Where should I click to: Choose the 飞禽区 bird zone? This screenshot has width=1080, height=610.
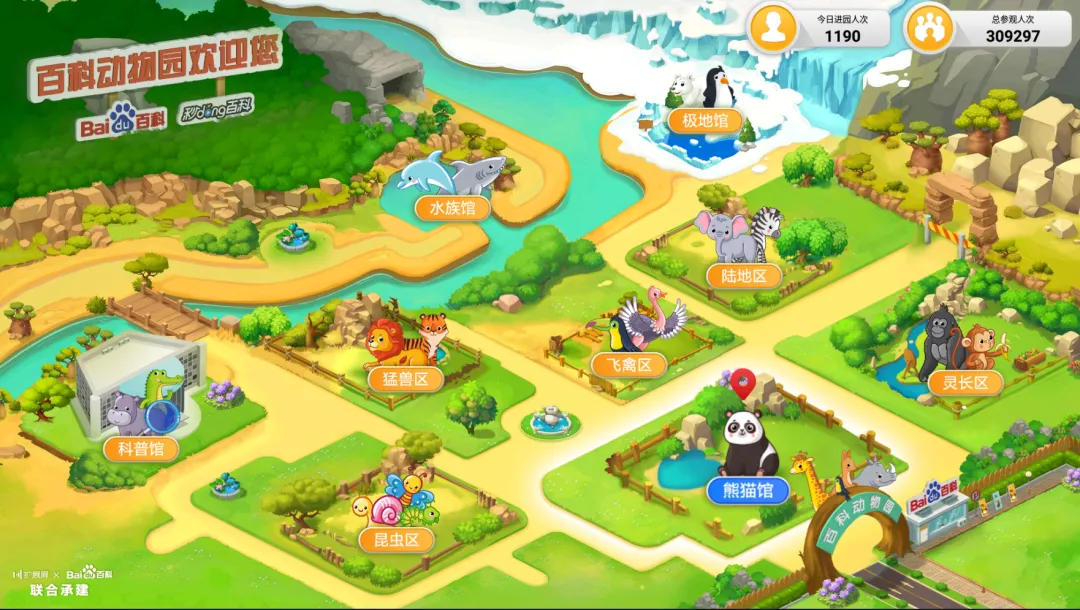pos(629,365)
